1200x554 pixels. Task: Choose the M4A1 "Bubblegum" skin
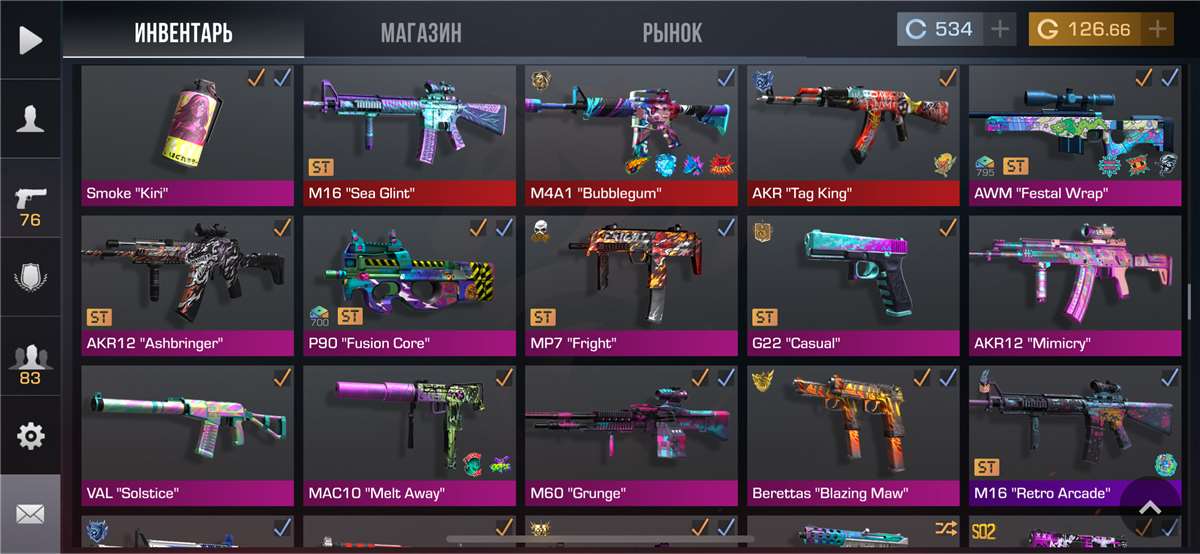(x=631, y=130)
